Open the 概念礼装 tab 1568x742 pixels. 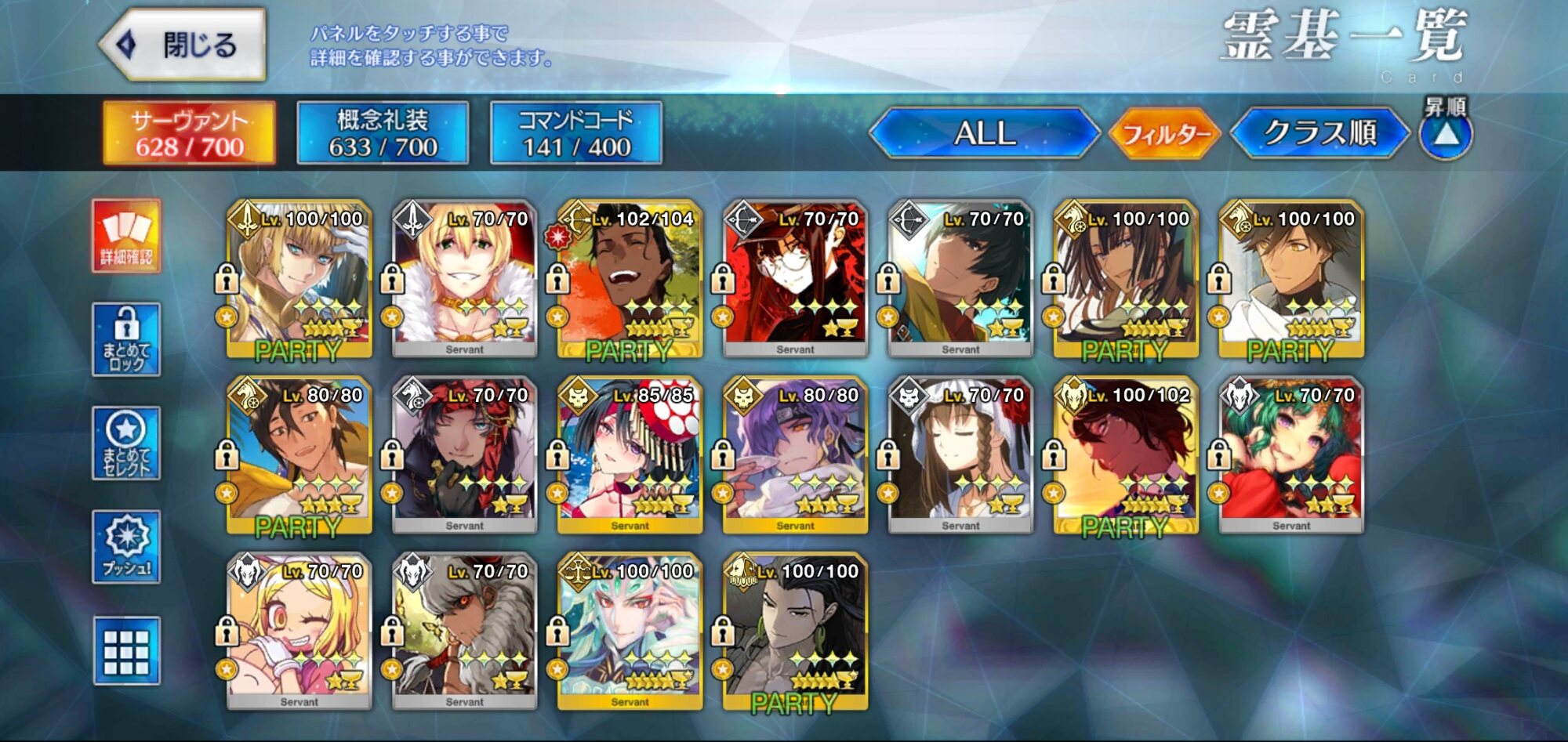coord(383,133)
